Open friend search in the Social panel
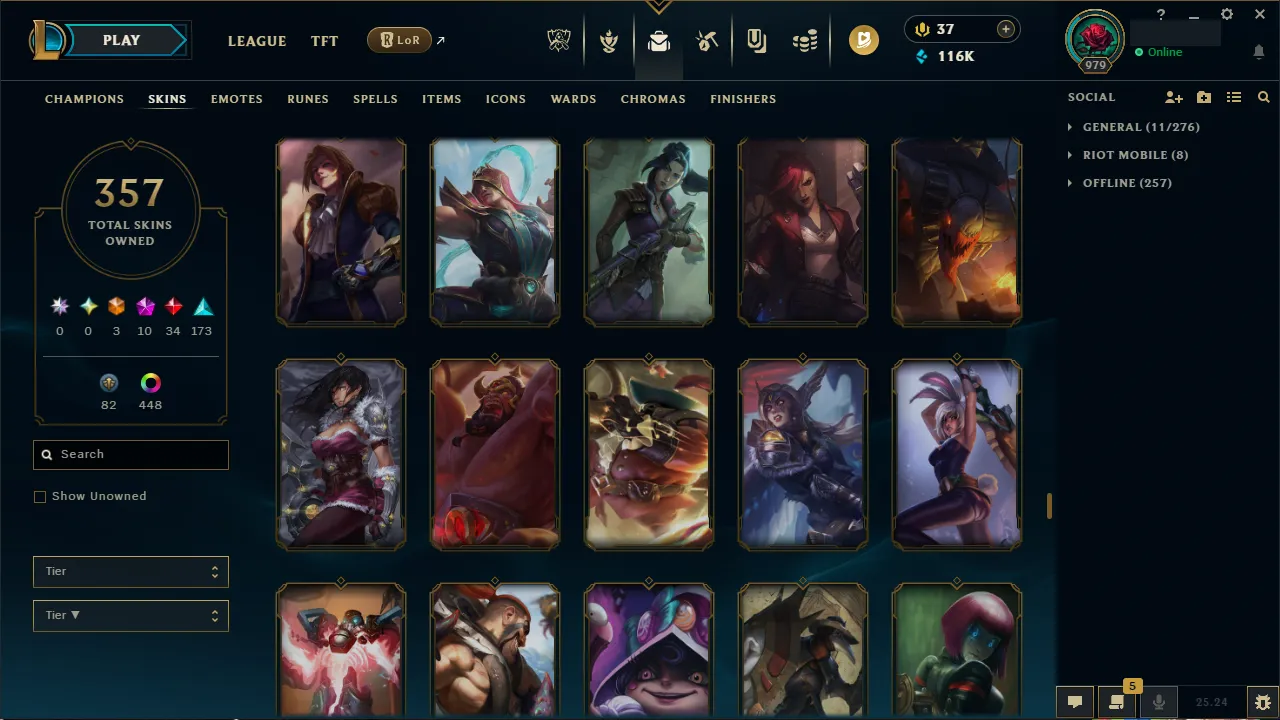This screenshot has width=1280, height=720. 1263,97
